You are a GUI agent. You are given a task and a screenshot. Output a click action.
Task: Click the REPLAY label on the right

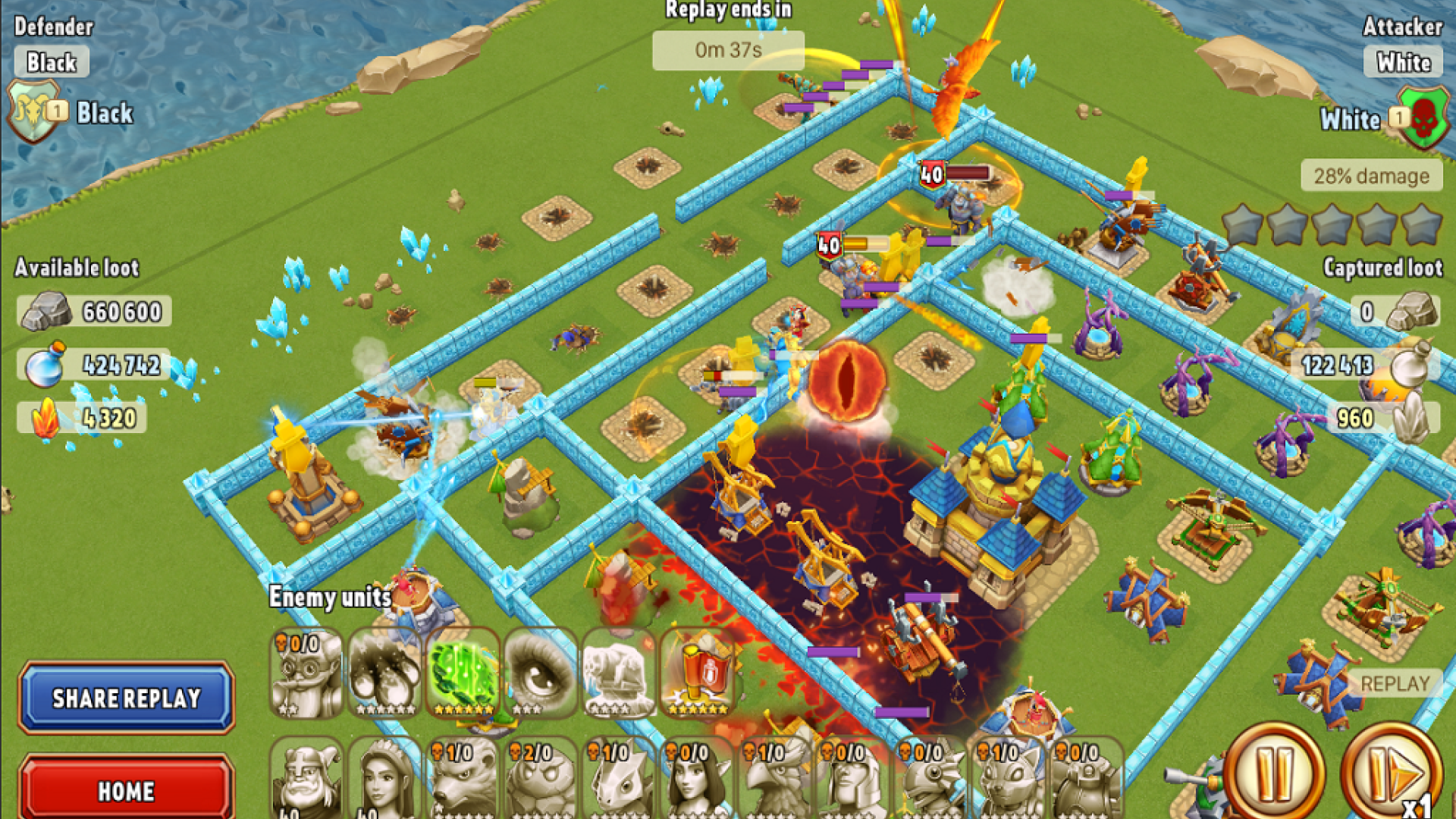point(1396,682)
